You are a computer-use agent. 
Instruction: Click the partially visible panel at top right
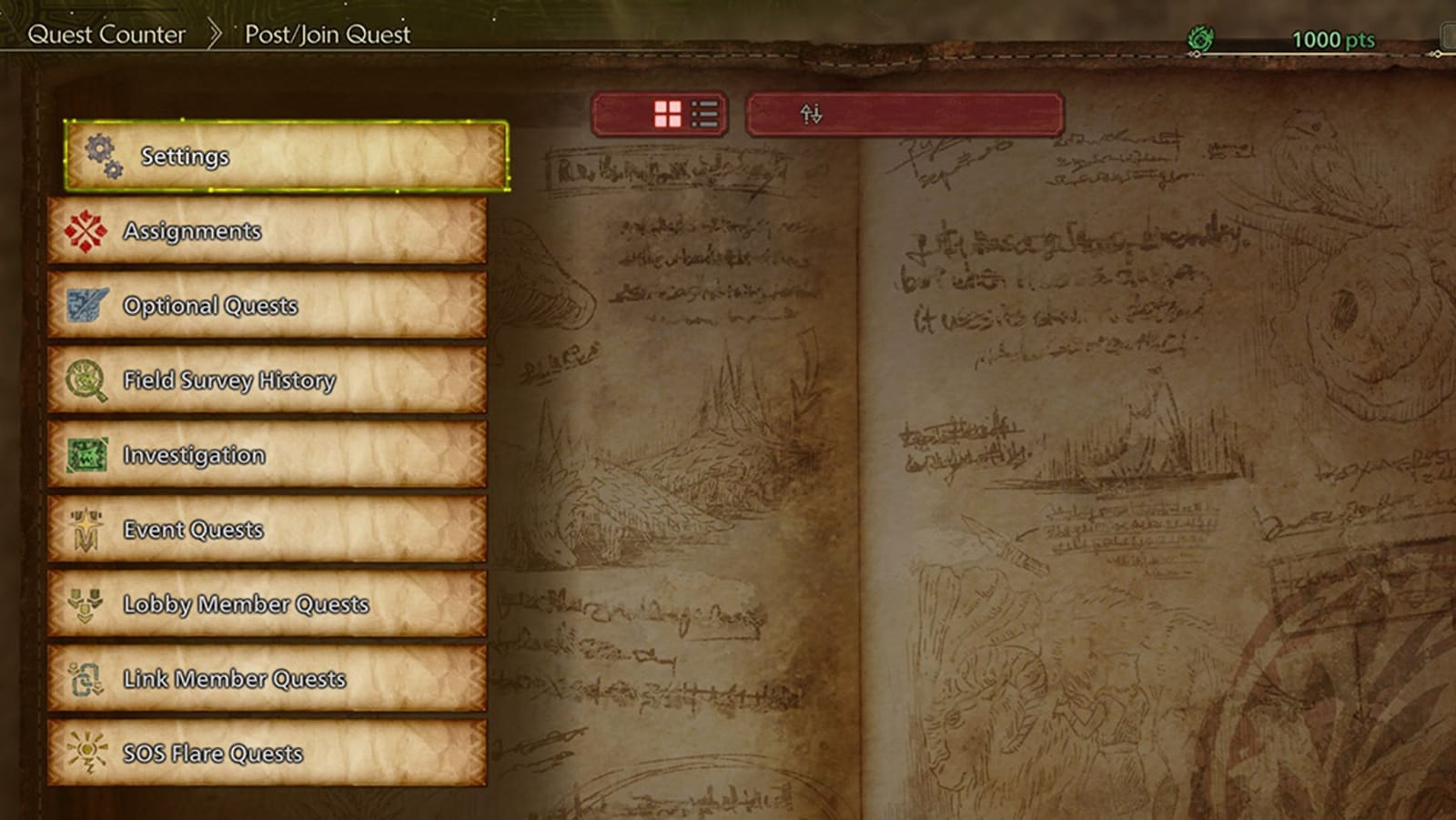click(1449, 36)
